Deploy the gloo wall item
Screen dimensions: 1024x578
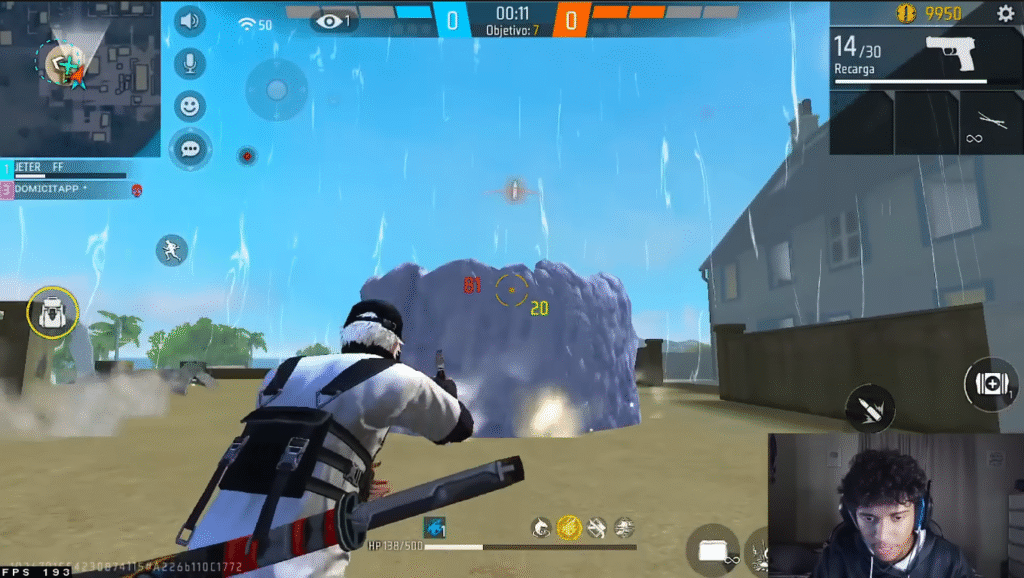713,549
